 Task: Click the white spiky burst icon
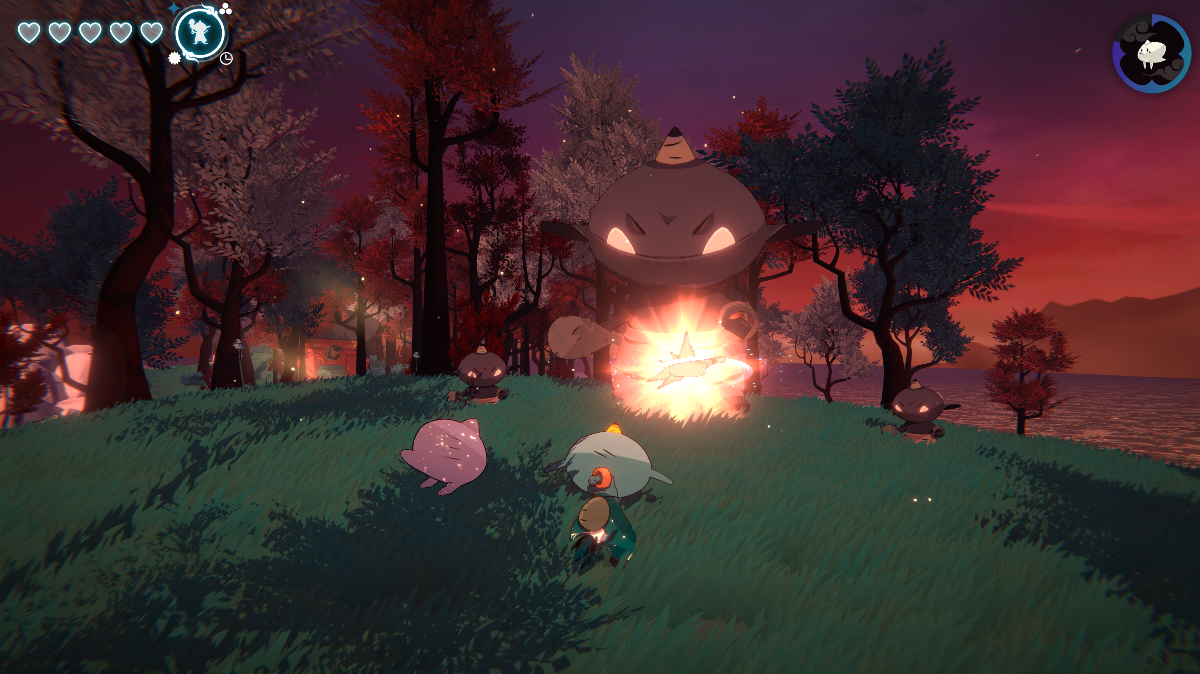[x=174, y=58]
